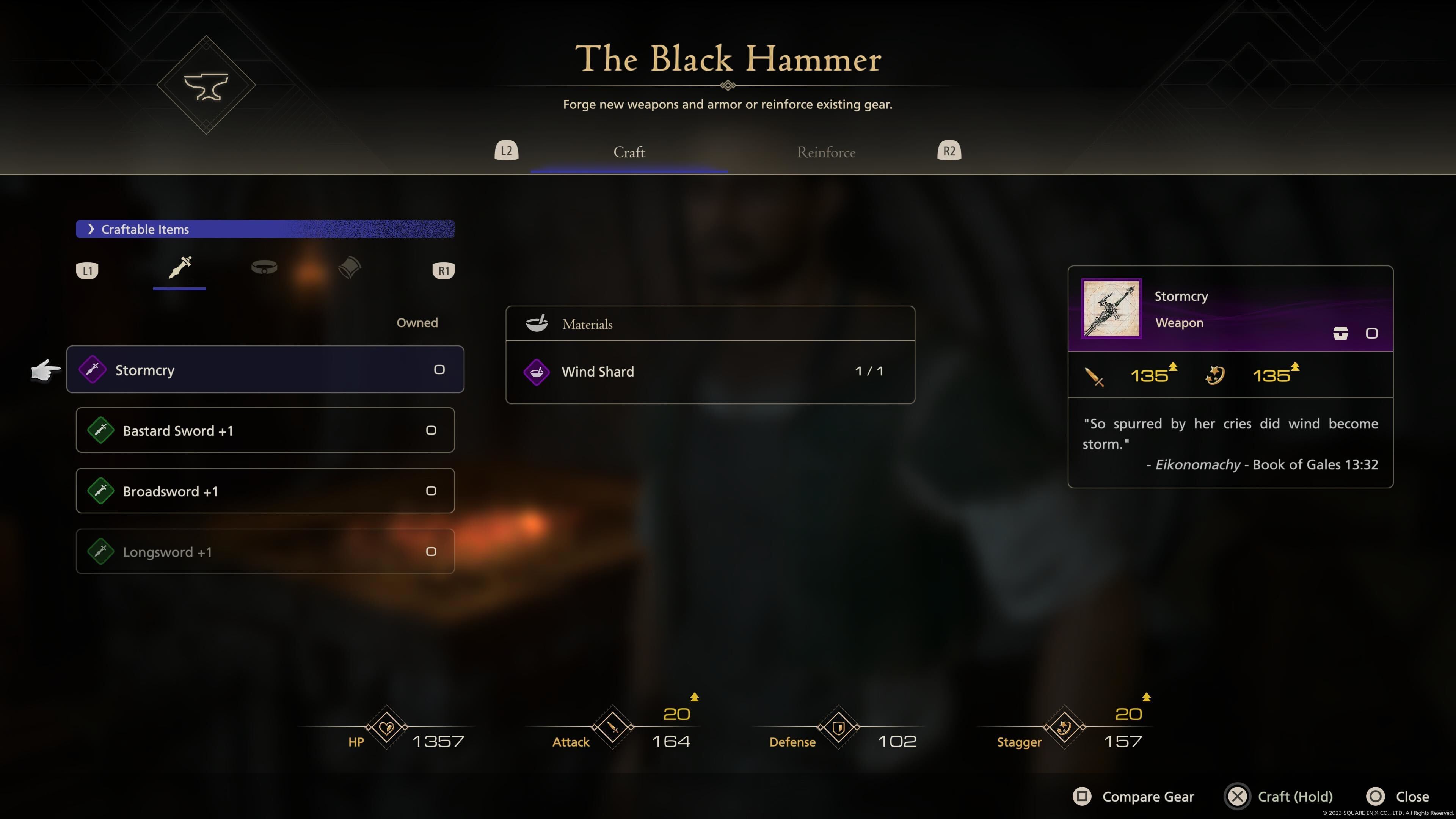Highlight the Longsword +1 entry
1456x819 pixels.
(x=265, y=552)
